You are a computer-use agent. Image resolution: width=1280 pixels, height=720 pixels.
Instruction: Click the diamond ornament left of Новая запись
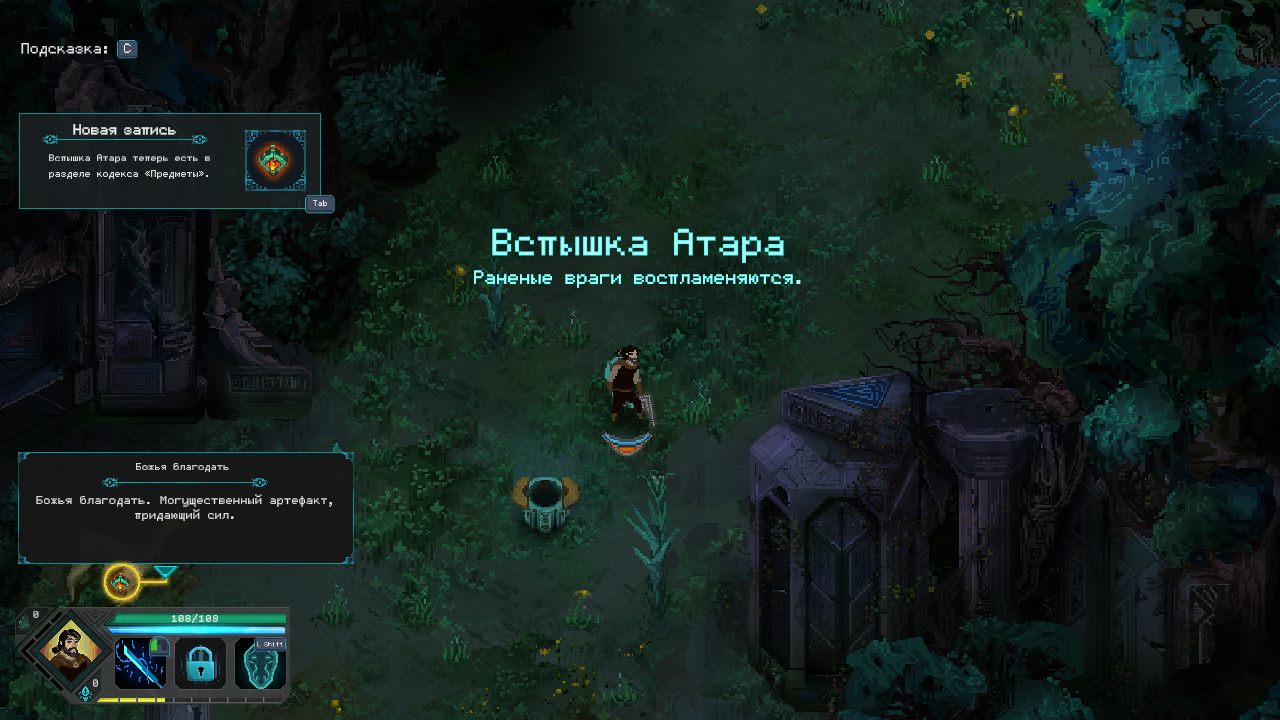point(50,139)
